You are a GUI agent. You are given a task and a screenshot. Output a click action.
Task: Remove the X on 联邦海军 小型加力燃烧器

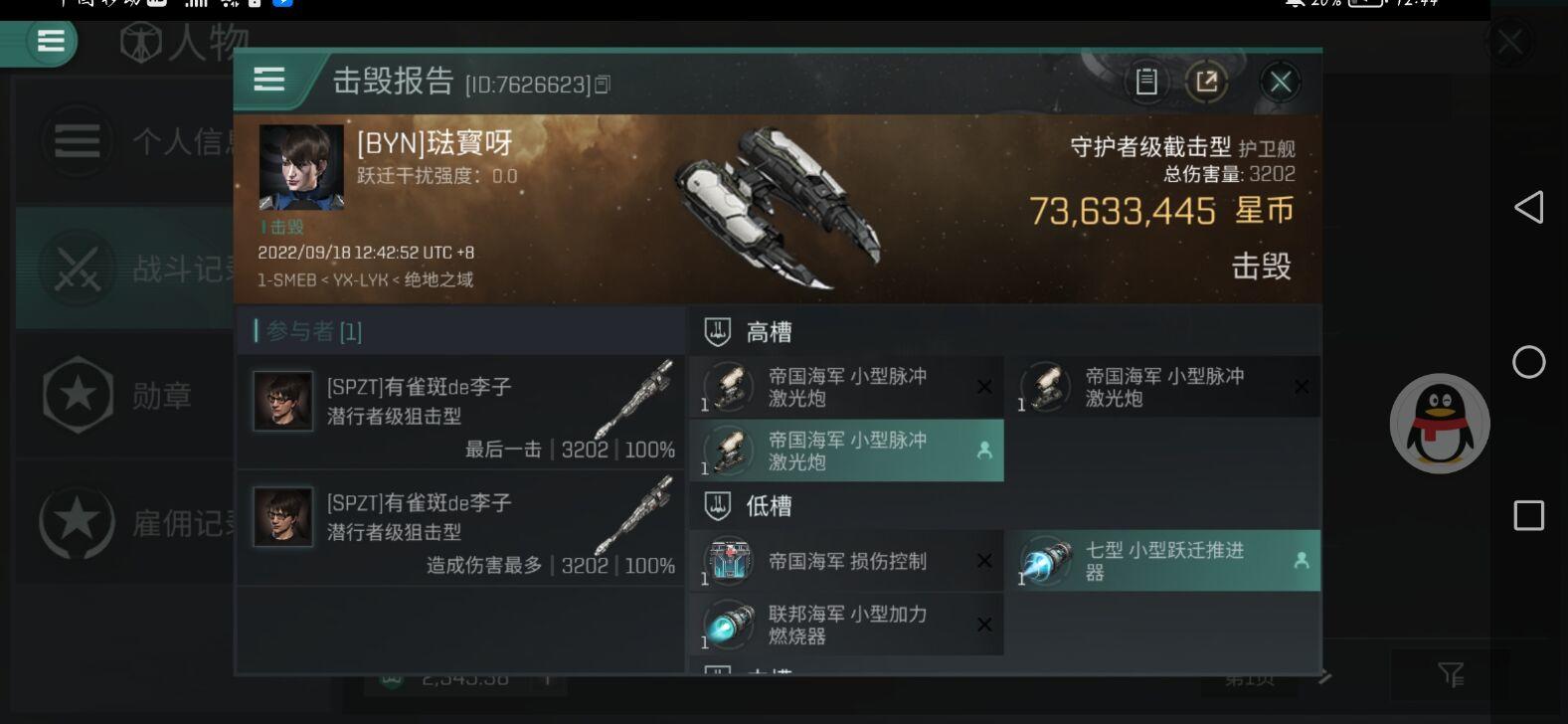coord(983,625)
